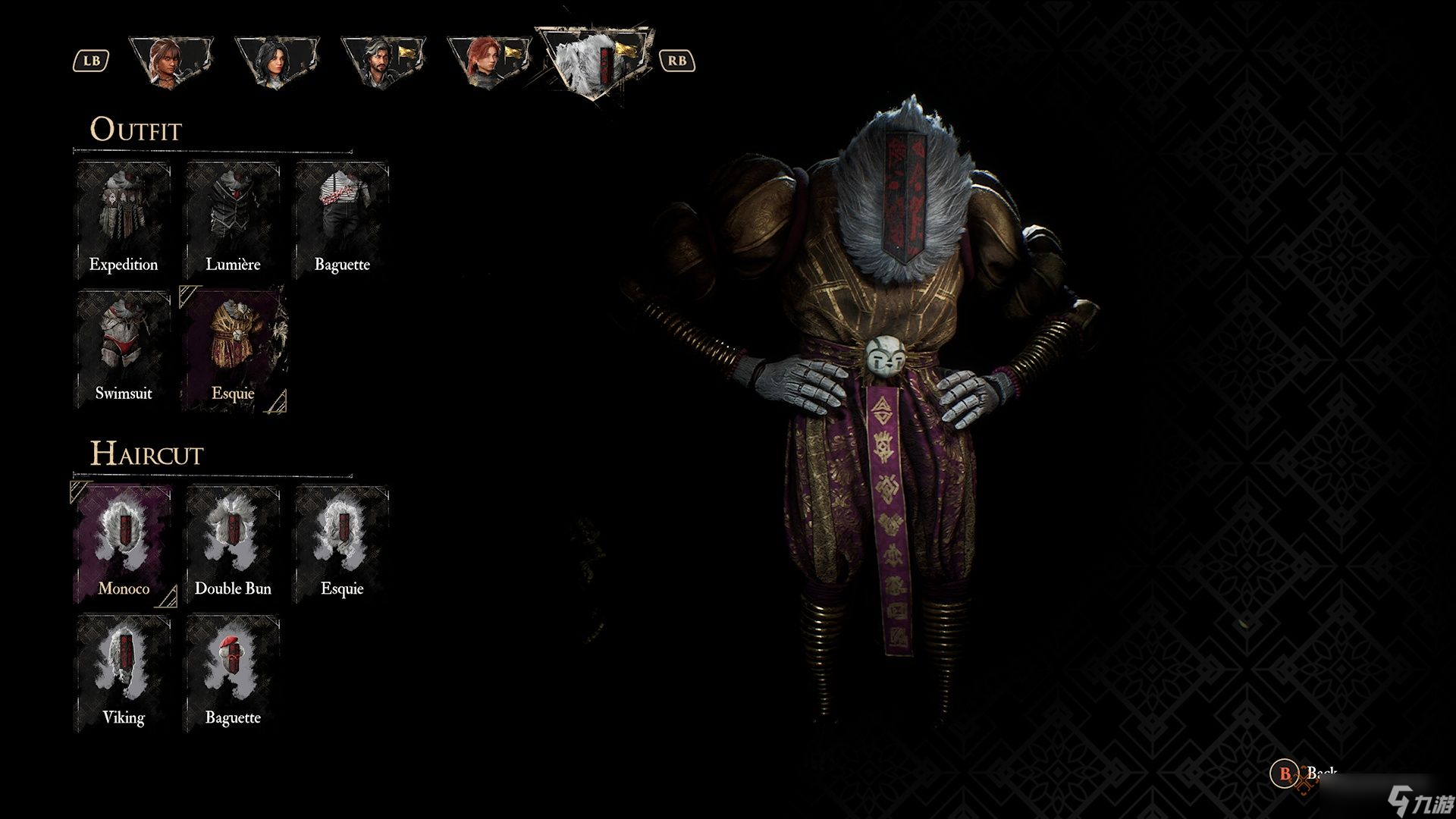
Task: Select the Expedition outfit
Action: [x=124, y=220]
